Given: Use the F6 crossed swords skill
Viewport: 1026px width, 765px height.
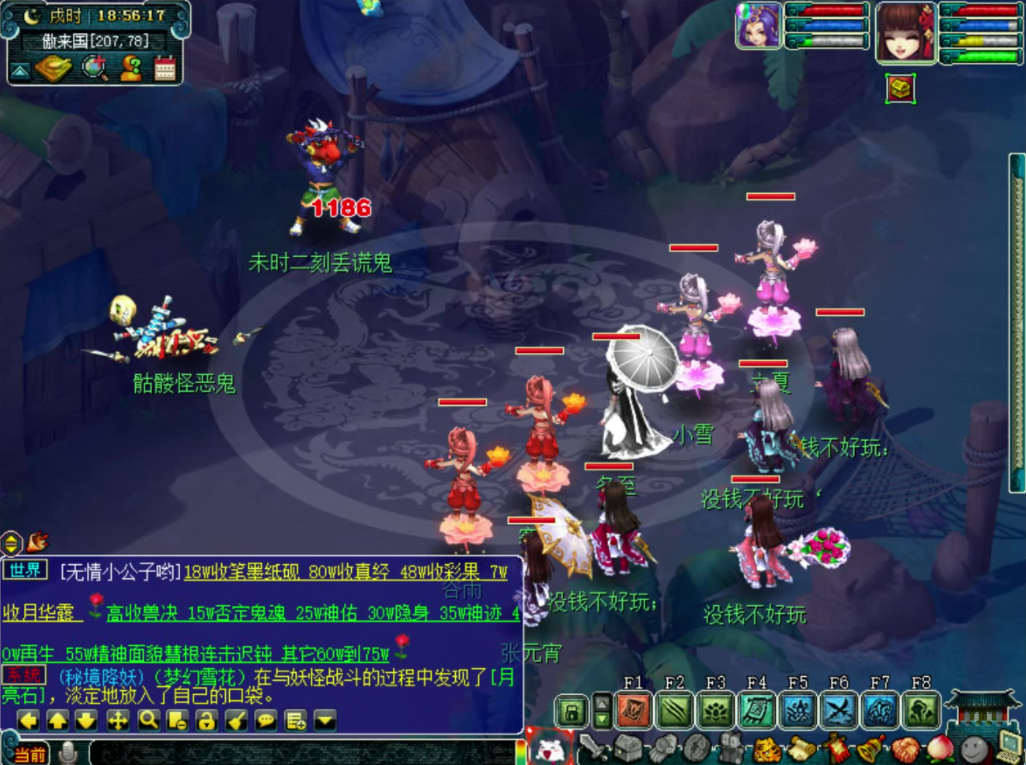Looking at the screenshot, I should [x=838, y=710].
